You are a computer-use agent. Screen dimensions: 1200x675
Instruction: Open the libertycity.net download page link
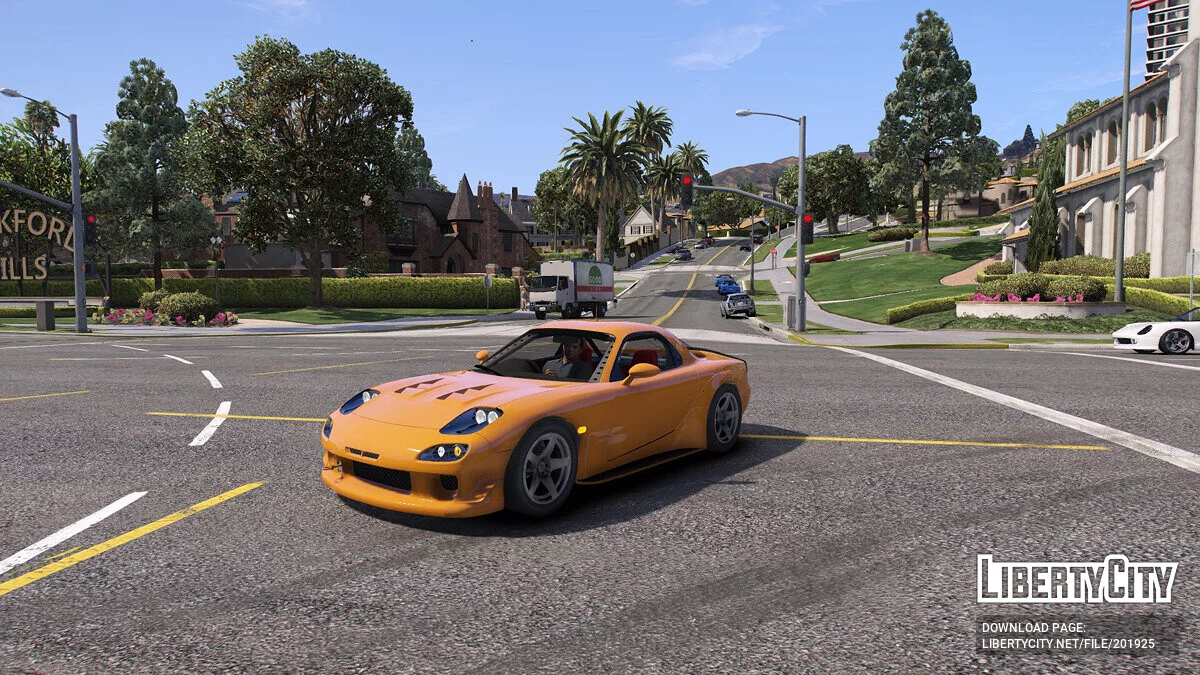1067,643
